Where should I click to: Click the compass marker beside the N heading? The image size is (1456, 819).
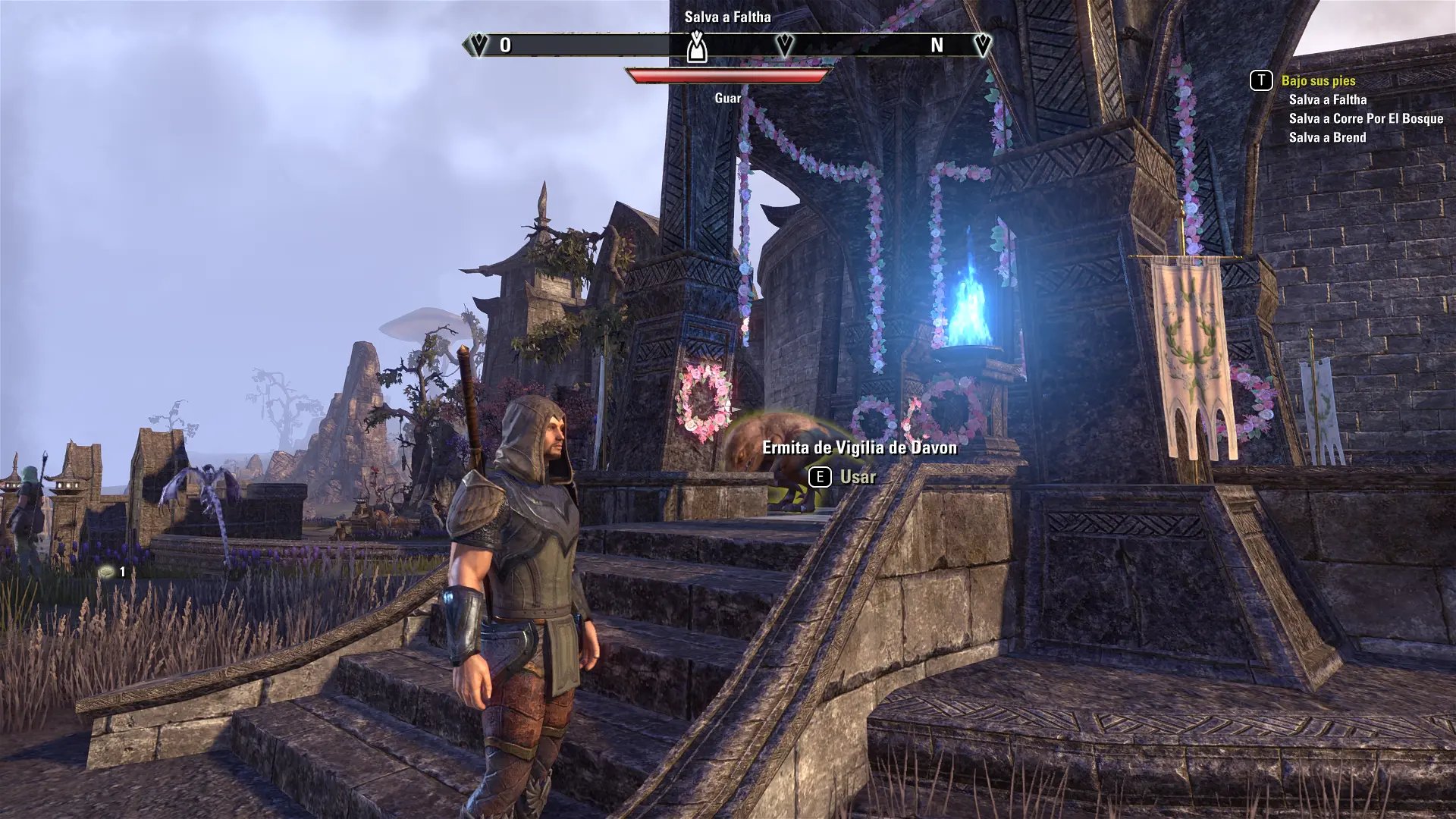(982, 45)
